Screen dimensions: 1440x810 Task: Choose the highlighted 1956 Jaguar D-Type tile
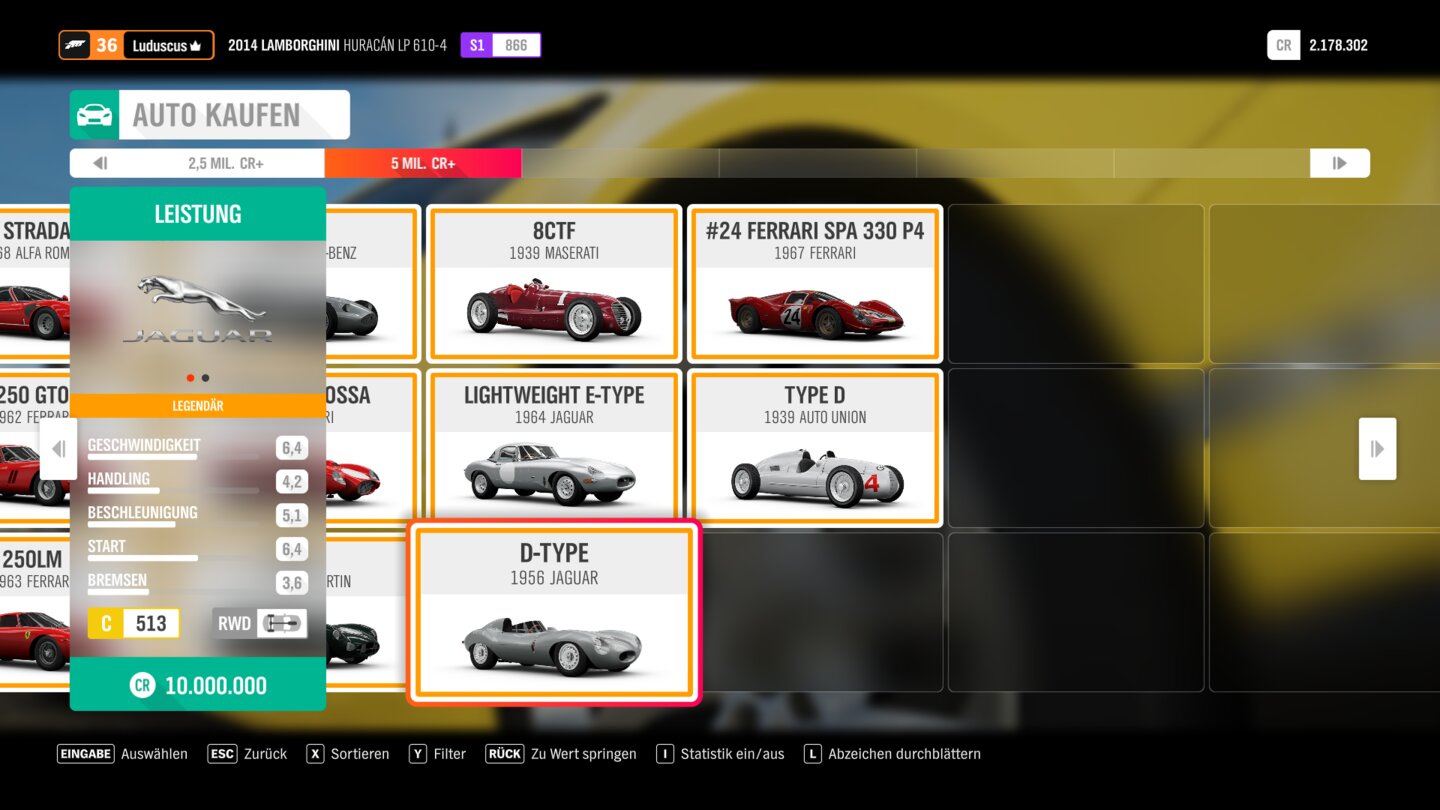pos(554,612)
